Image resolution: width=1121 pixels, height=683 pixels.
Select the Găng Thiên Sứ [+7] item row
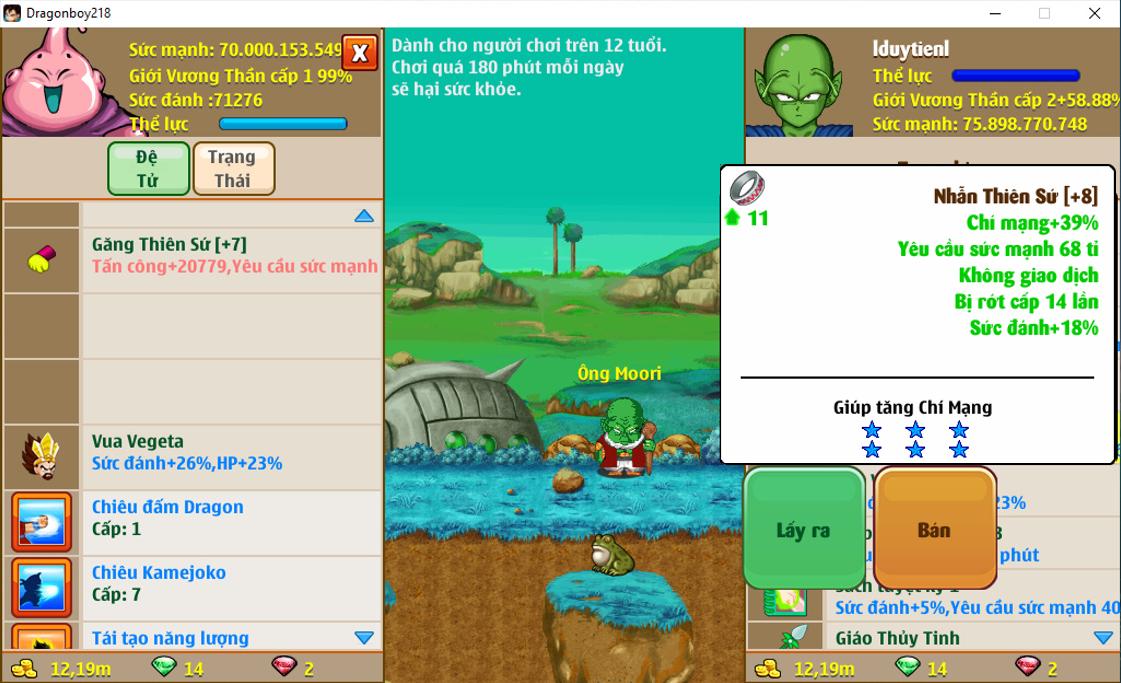(230, 256)
